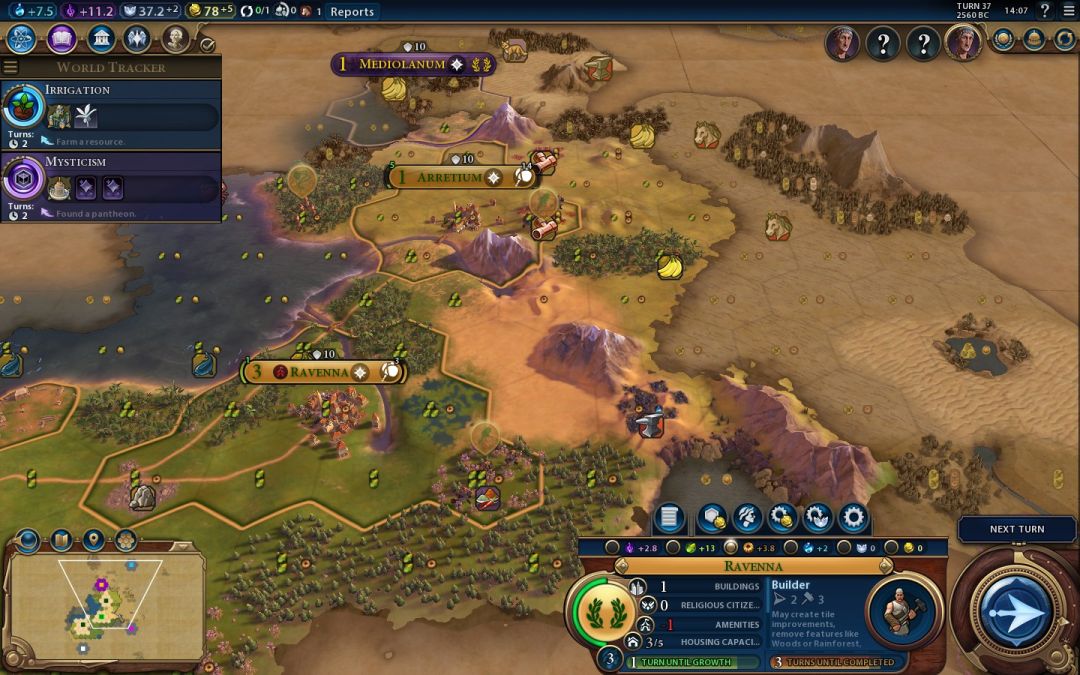The width and height of the screenshot is (1080, 675).
Task: Open the World Tracker options menu
Action: click(x=11, y=67)
